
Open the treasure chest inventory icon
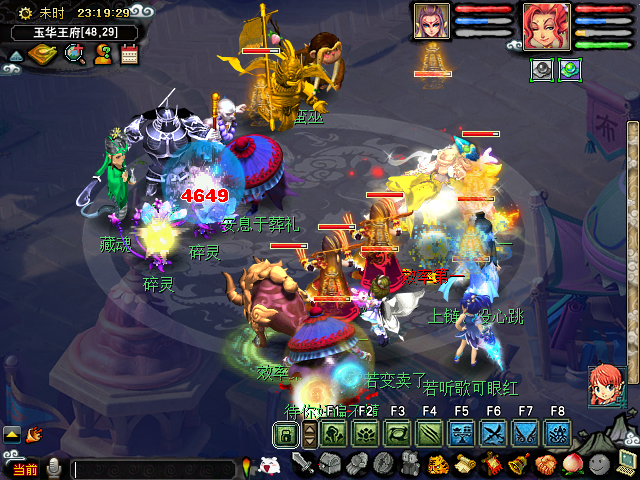point(331,464)
